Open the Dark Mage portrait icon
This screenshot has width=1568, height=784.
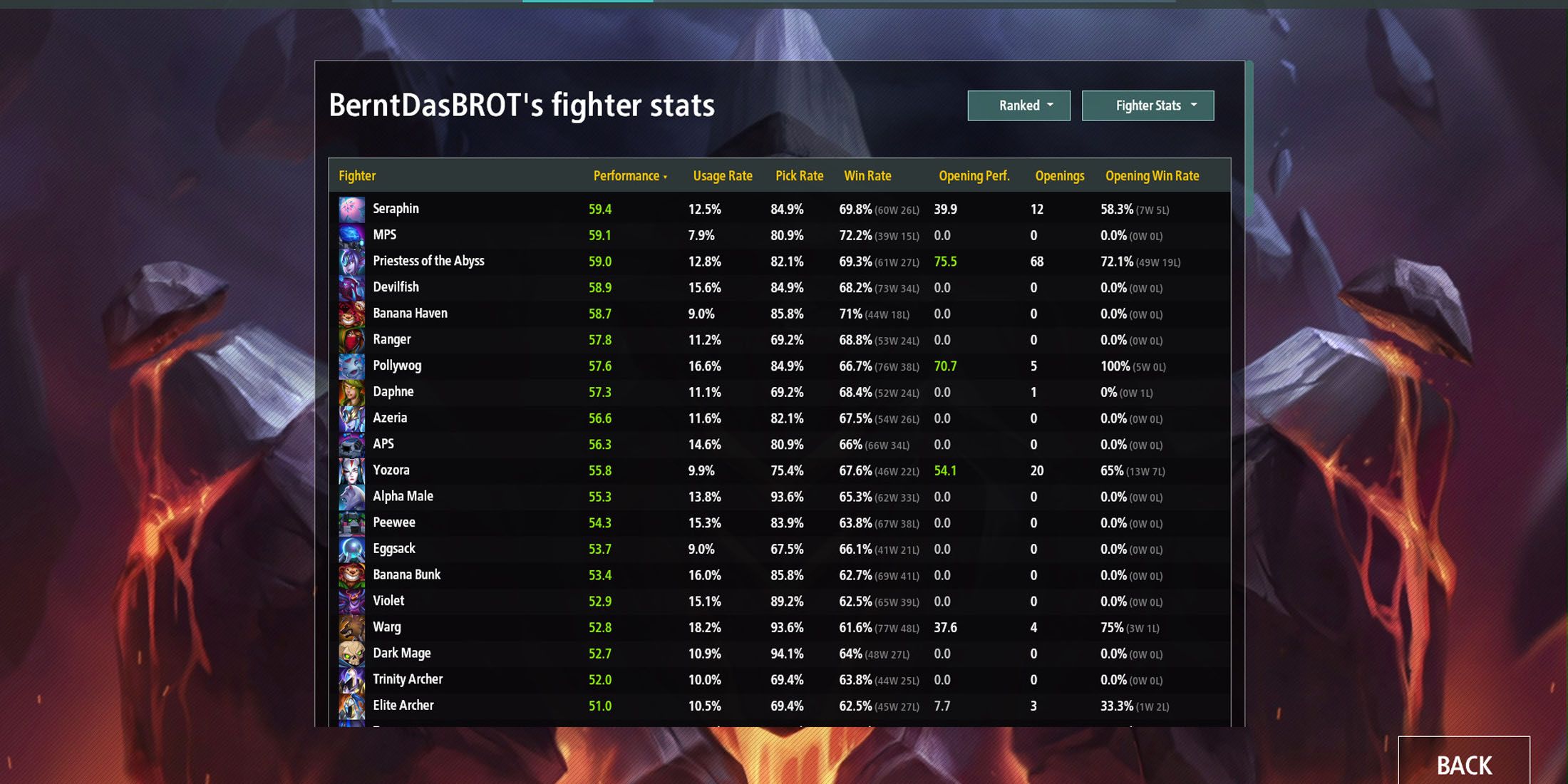[x=351, y=654]
